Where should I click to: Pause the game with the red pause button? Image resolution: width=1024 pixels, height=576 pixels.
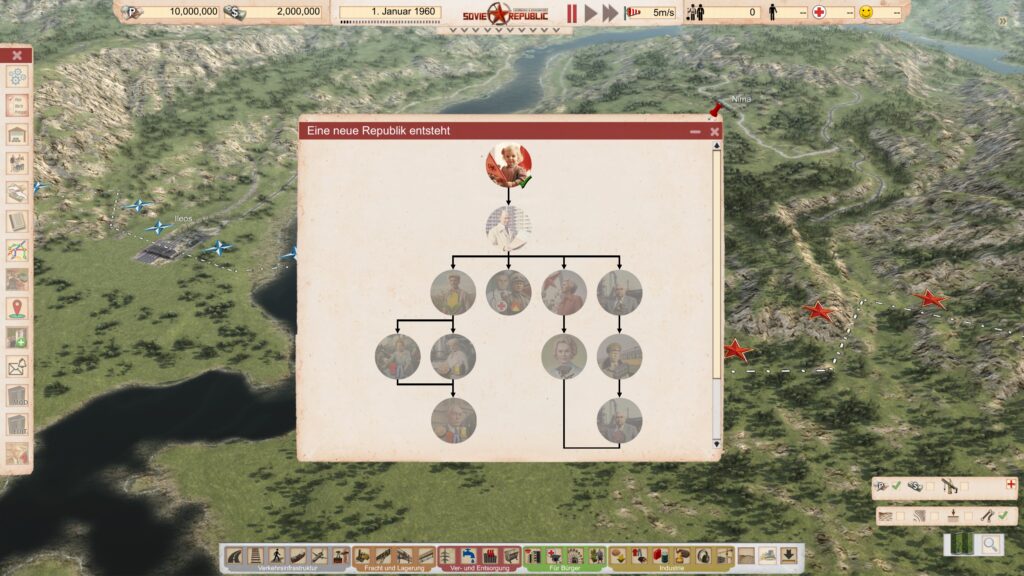point(572,13)
